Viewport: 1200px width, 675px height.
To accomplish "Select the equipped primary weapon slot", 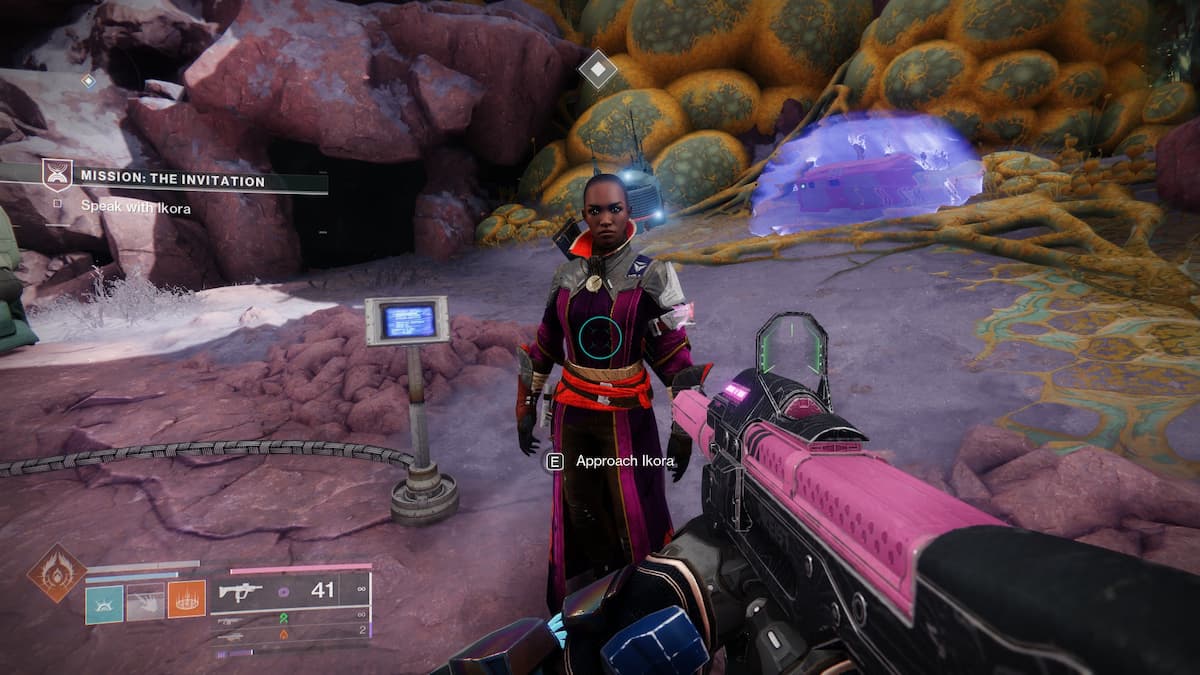I will 290,590.
